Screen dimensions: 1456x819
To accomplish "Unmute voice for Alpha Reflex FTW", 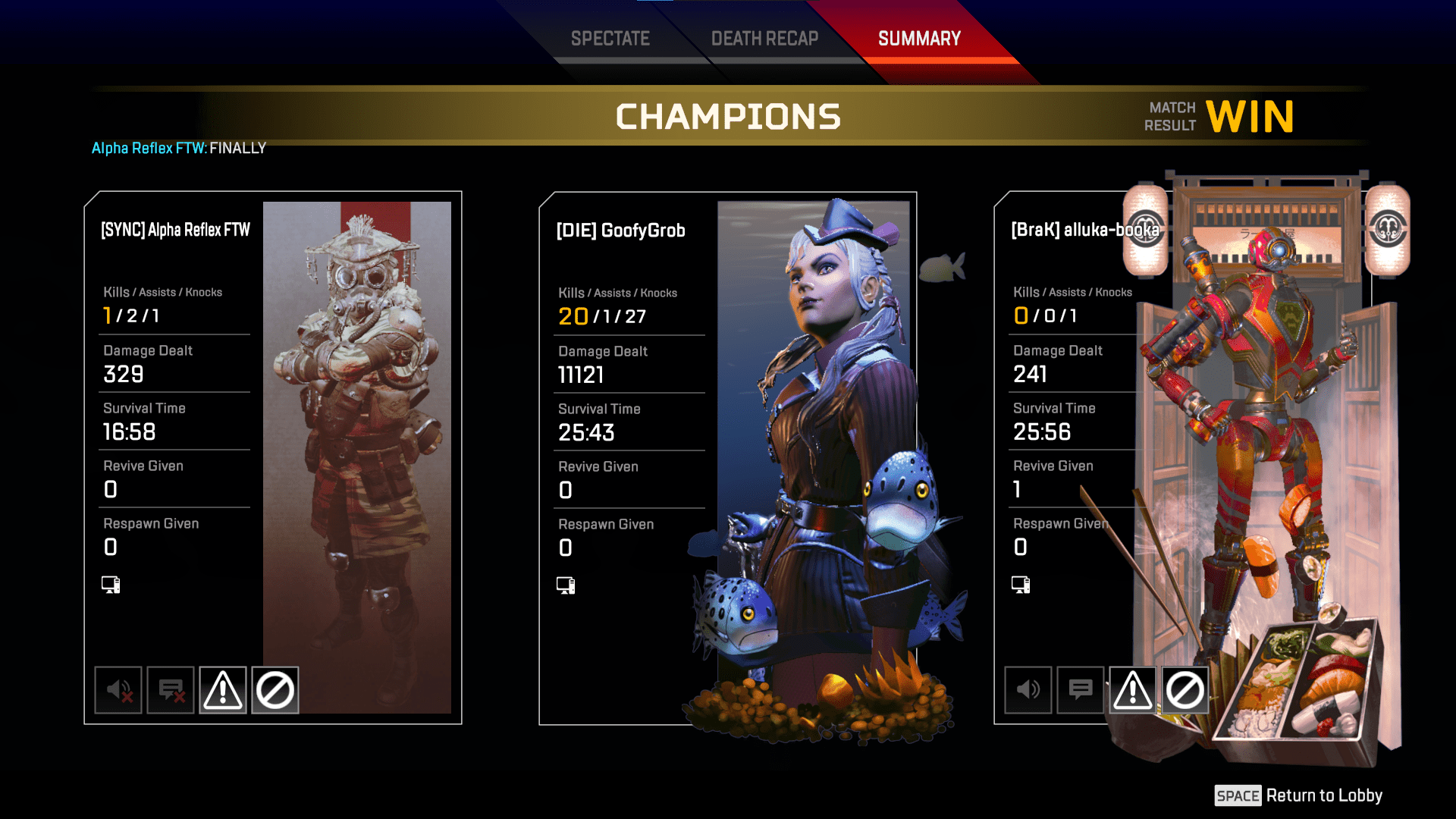I will [x=118, y=690].
